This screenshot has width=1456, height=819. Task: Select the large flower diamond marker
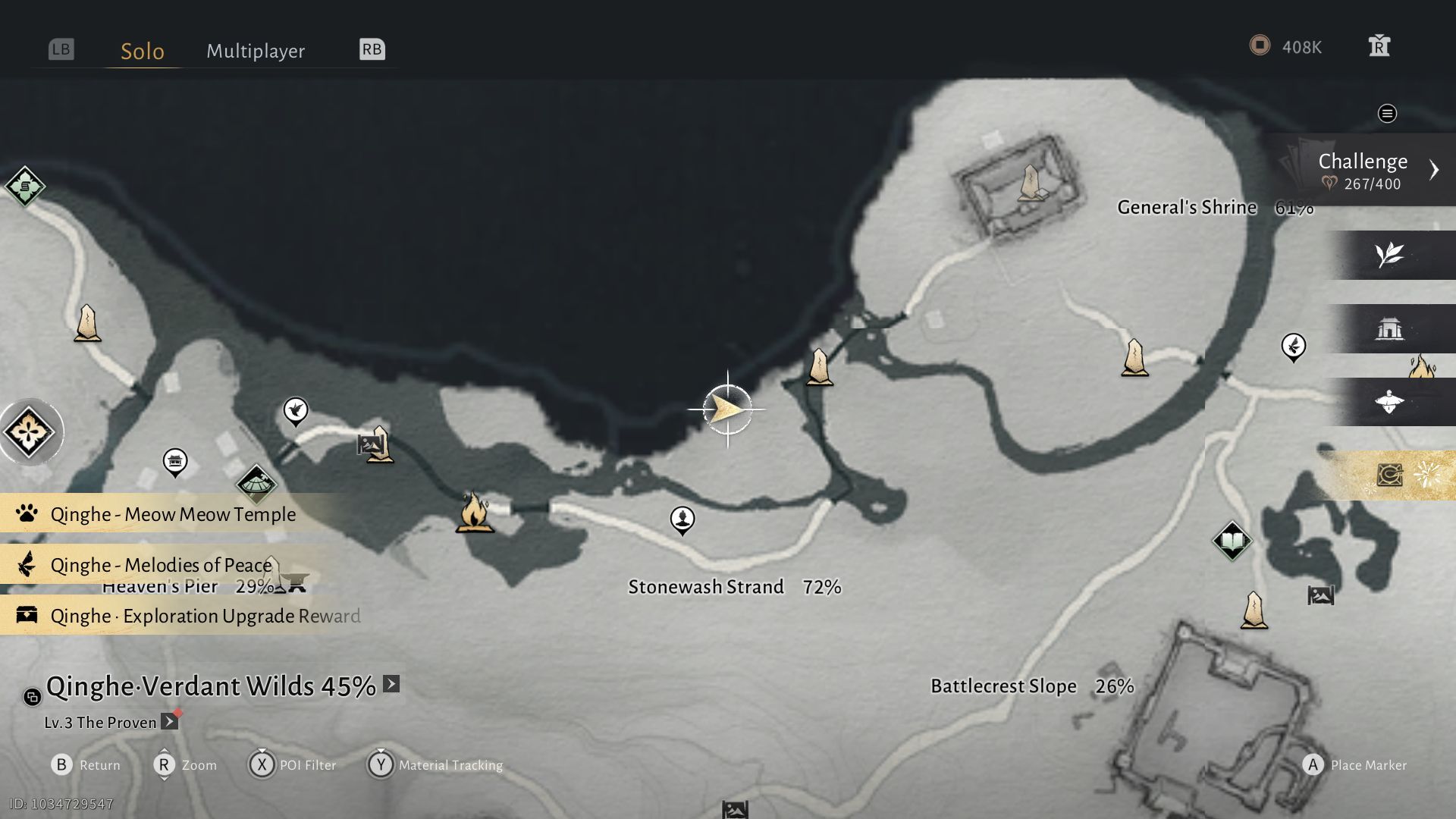29,432
